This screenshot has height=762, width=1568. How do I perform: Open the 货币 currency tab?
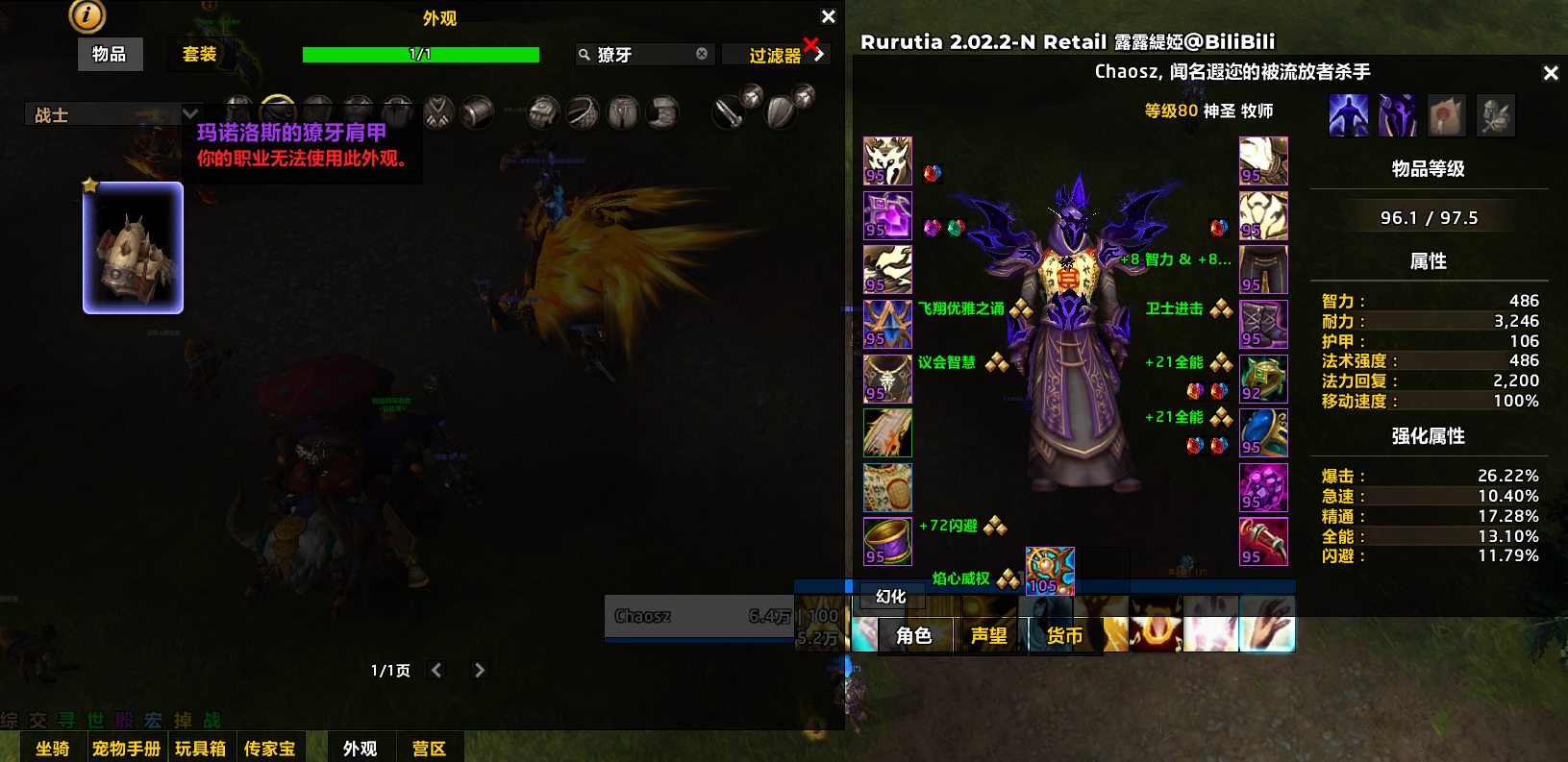pyautogui.click(x=1064, y=635)
